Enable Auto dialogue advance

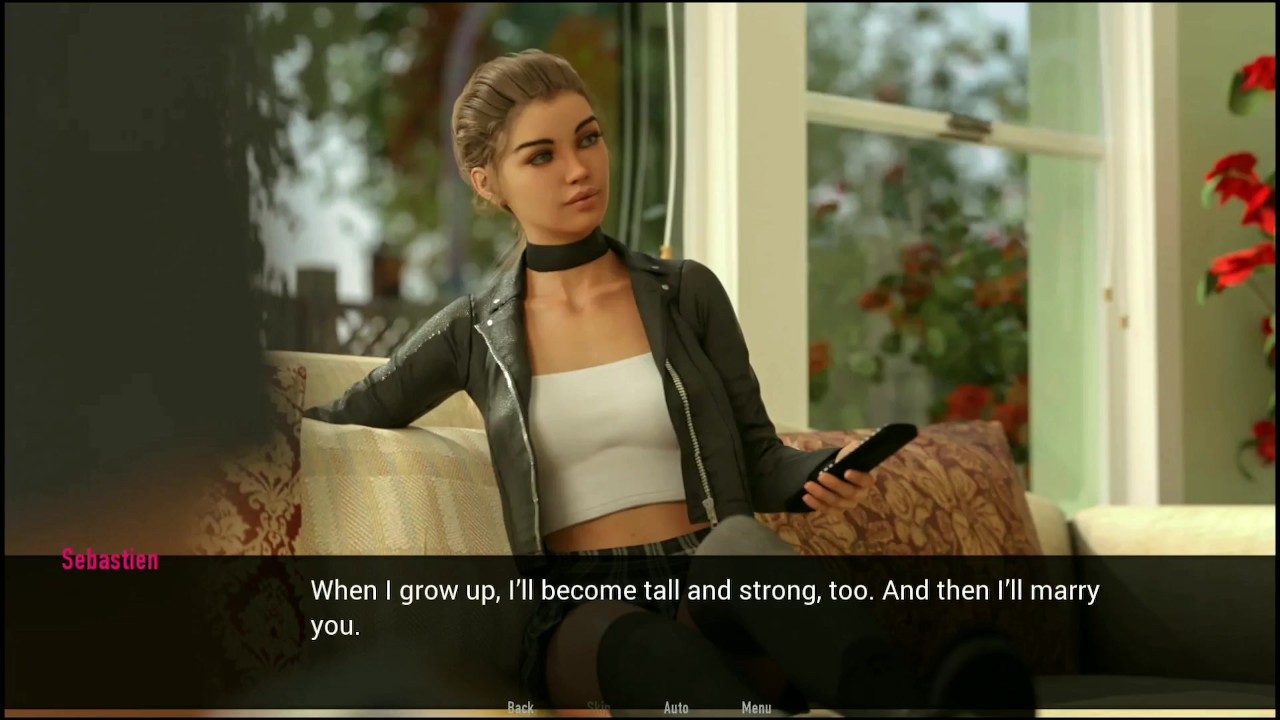click(676, 707)
